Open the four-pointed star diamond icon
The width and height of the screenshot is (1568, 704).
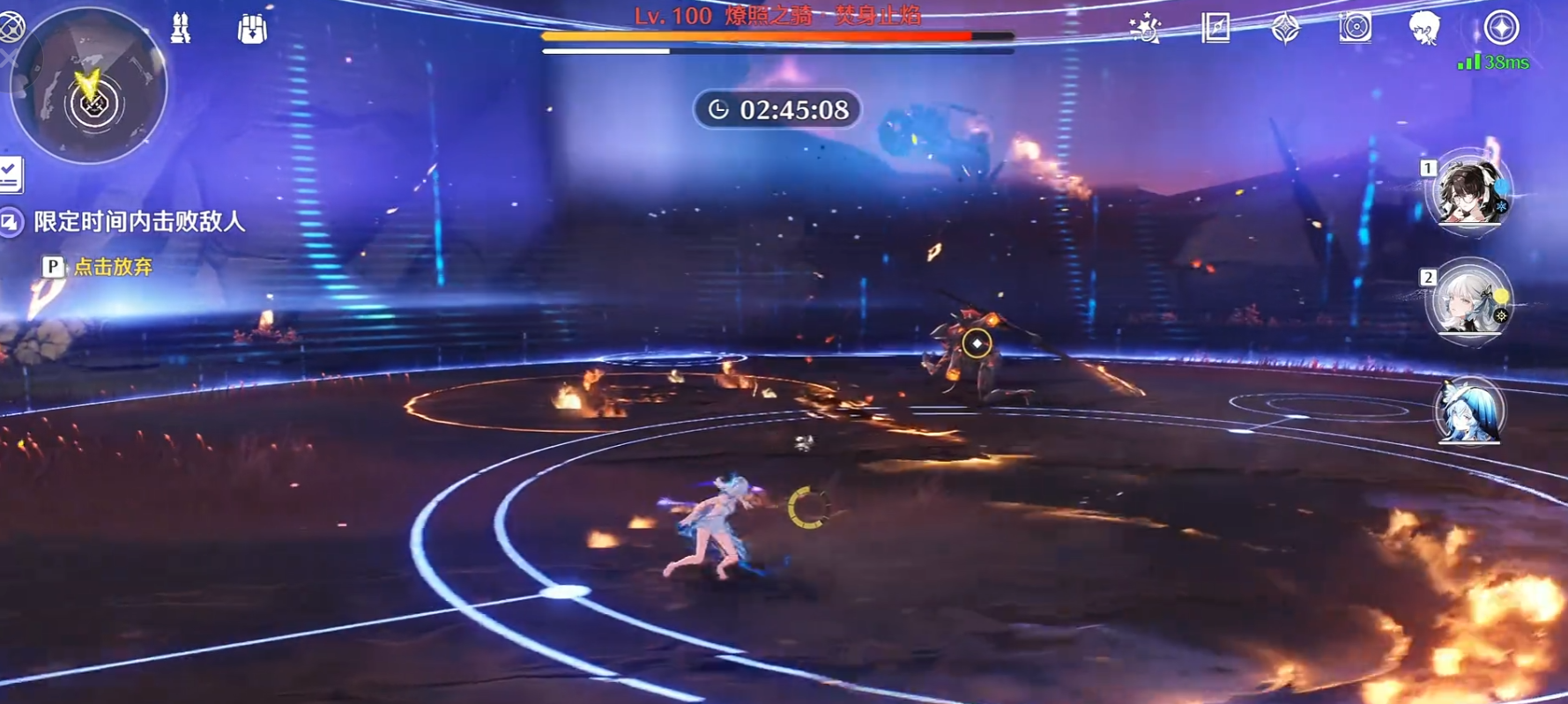[1286, 29]
